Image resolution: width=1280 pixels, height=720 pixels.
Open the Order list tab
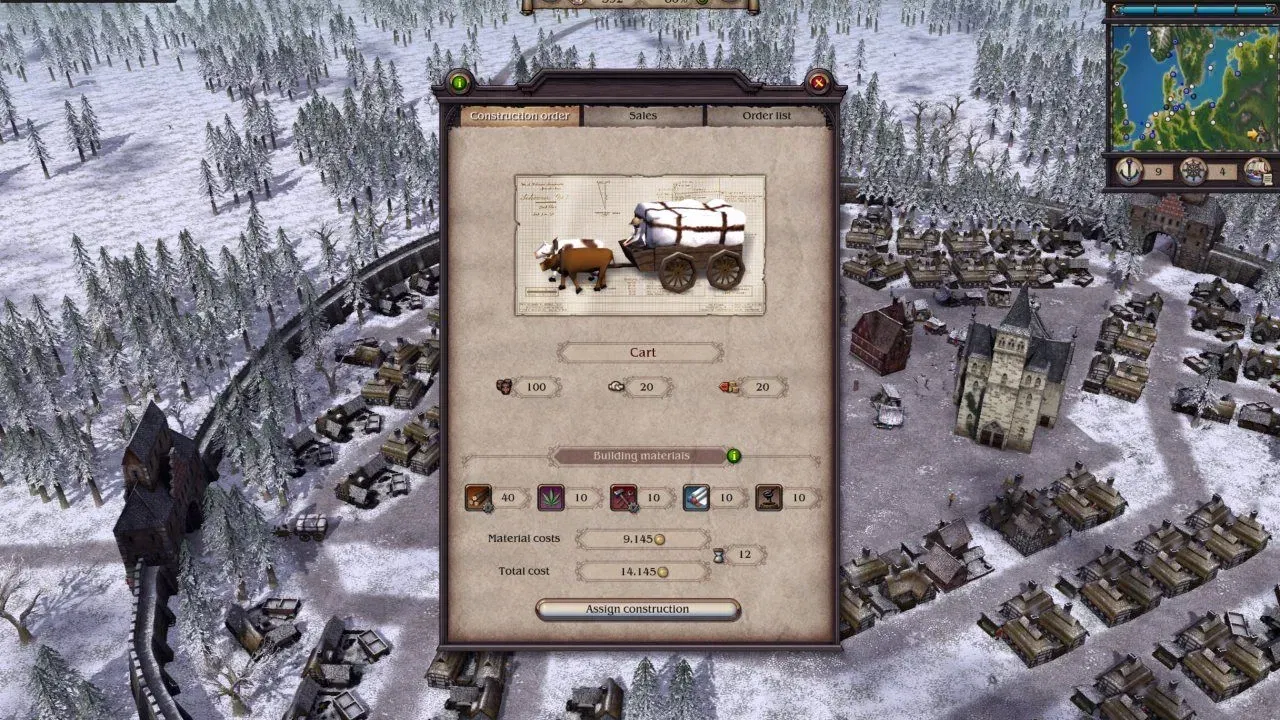click(766, 116)
